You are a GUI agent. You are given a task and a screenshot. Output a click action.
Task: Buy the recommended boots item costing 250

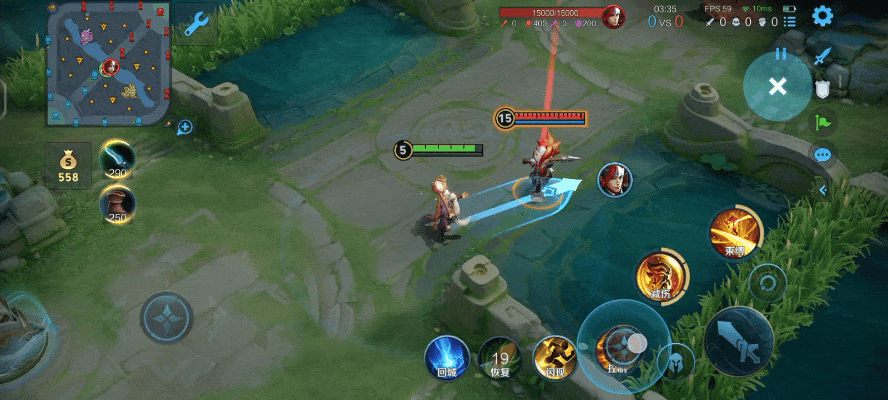tap(118, 204)
